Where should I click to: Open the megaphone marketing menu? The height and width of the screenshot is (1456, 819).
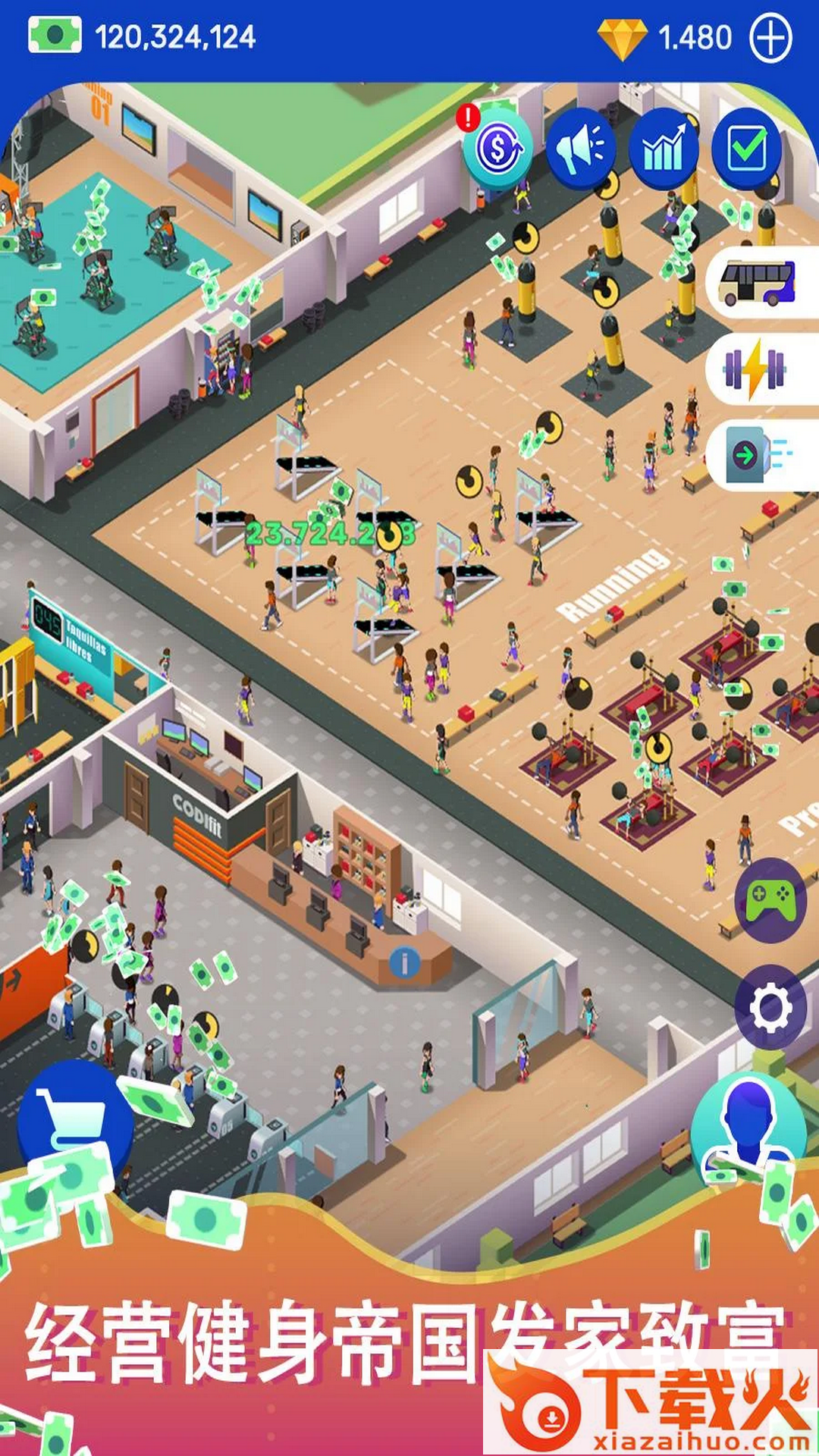point(580,149)
